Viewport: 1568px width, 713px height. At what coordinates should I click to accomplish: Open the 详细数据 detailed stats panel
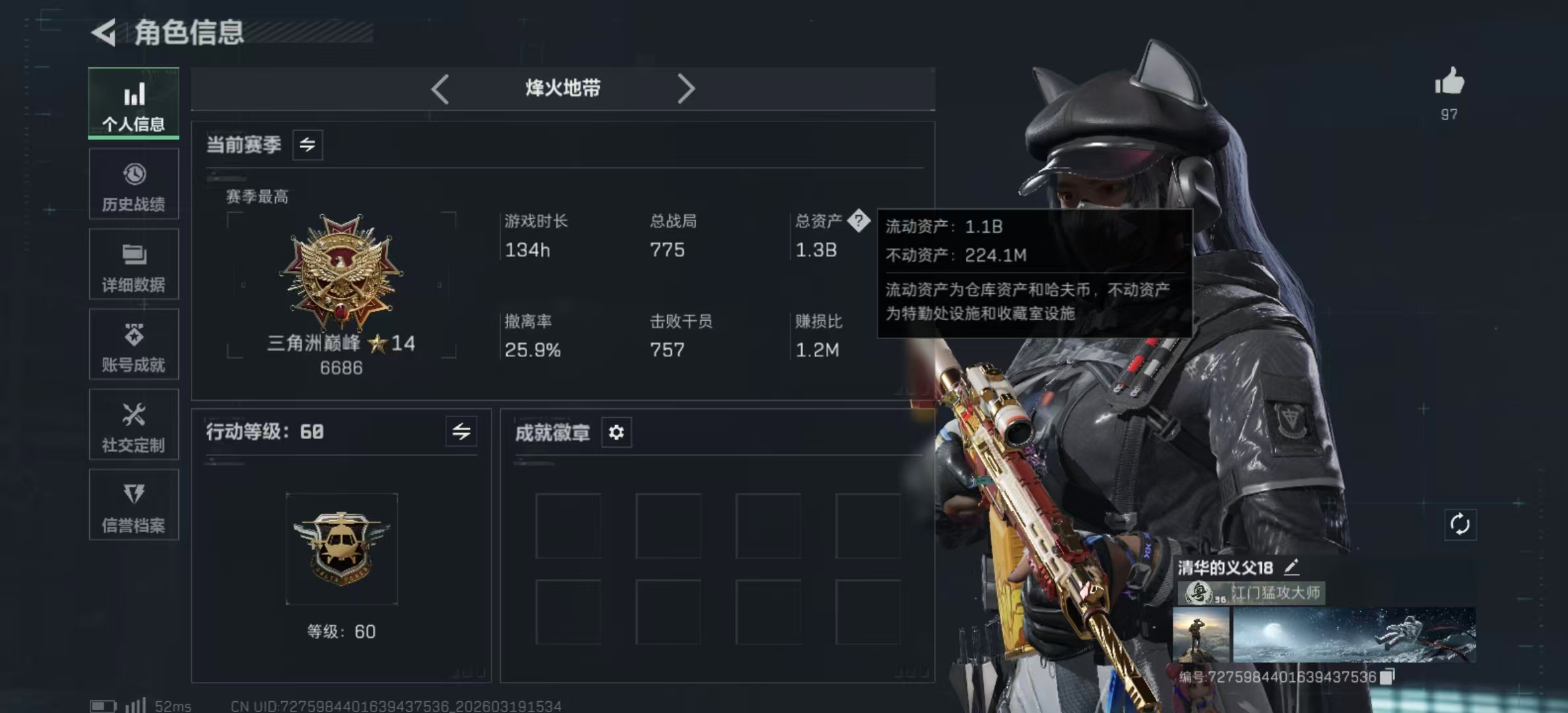tap(133, 264)
